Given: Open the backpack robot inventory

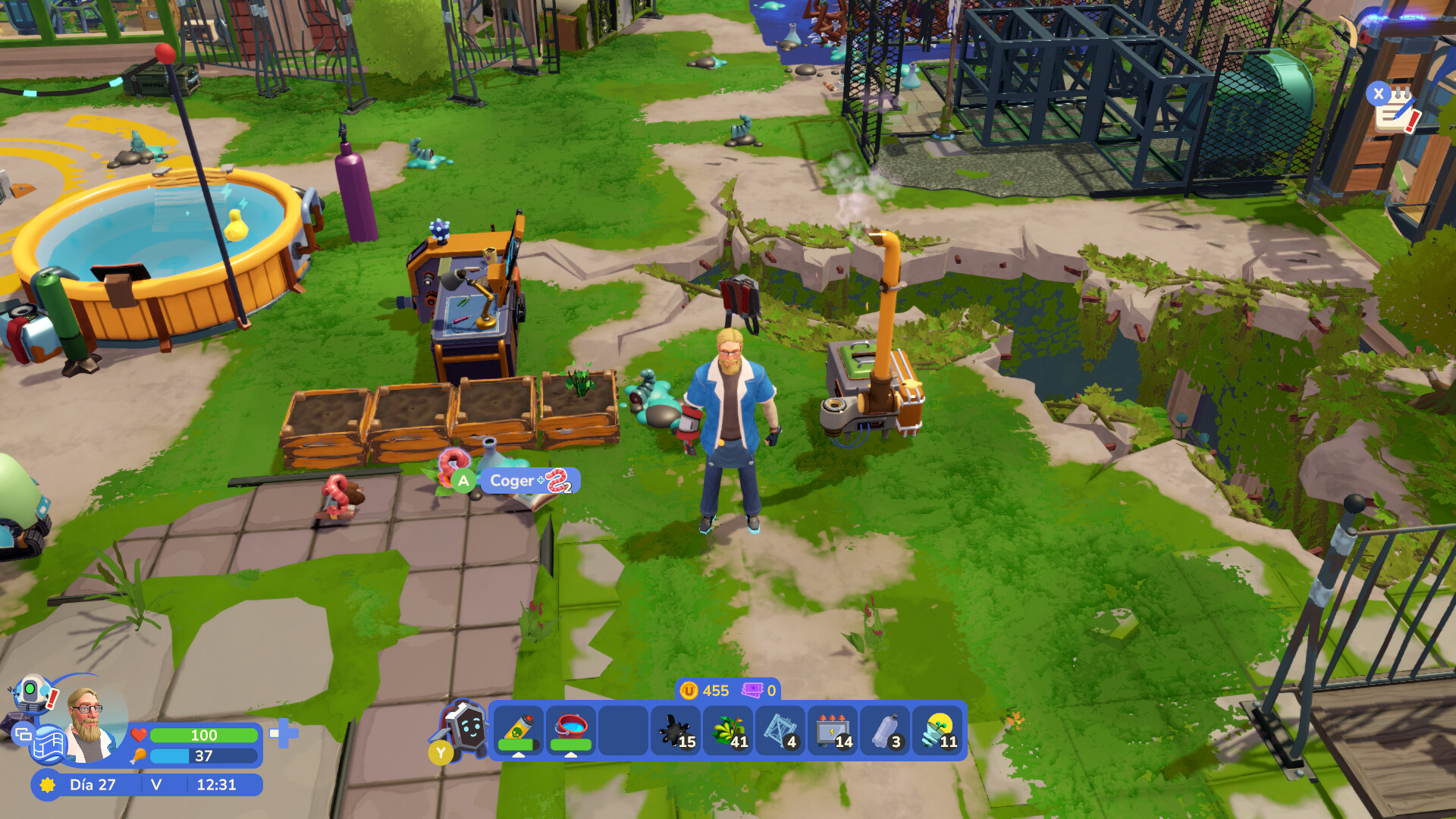Looking at the screenshot, I should tap(466, 730).
